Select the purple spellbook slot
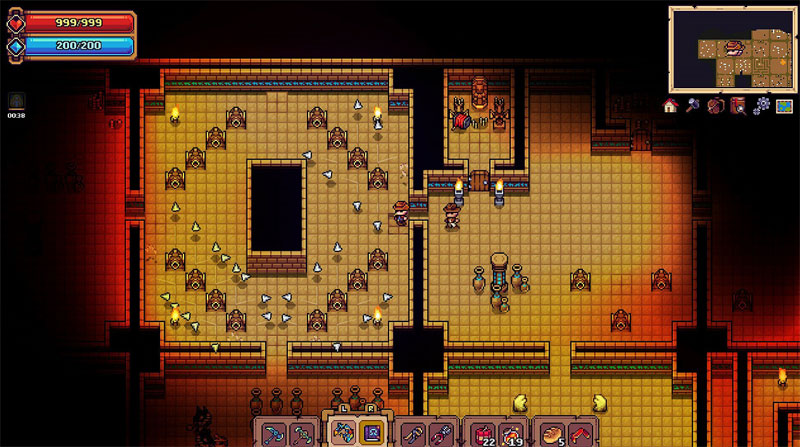The height and width of the screenshot is (447, 800). tap(372, 434)
